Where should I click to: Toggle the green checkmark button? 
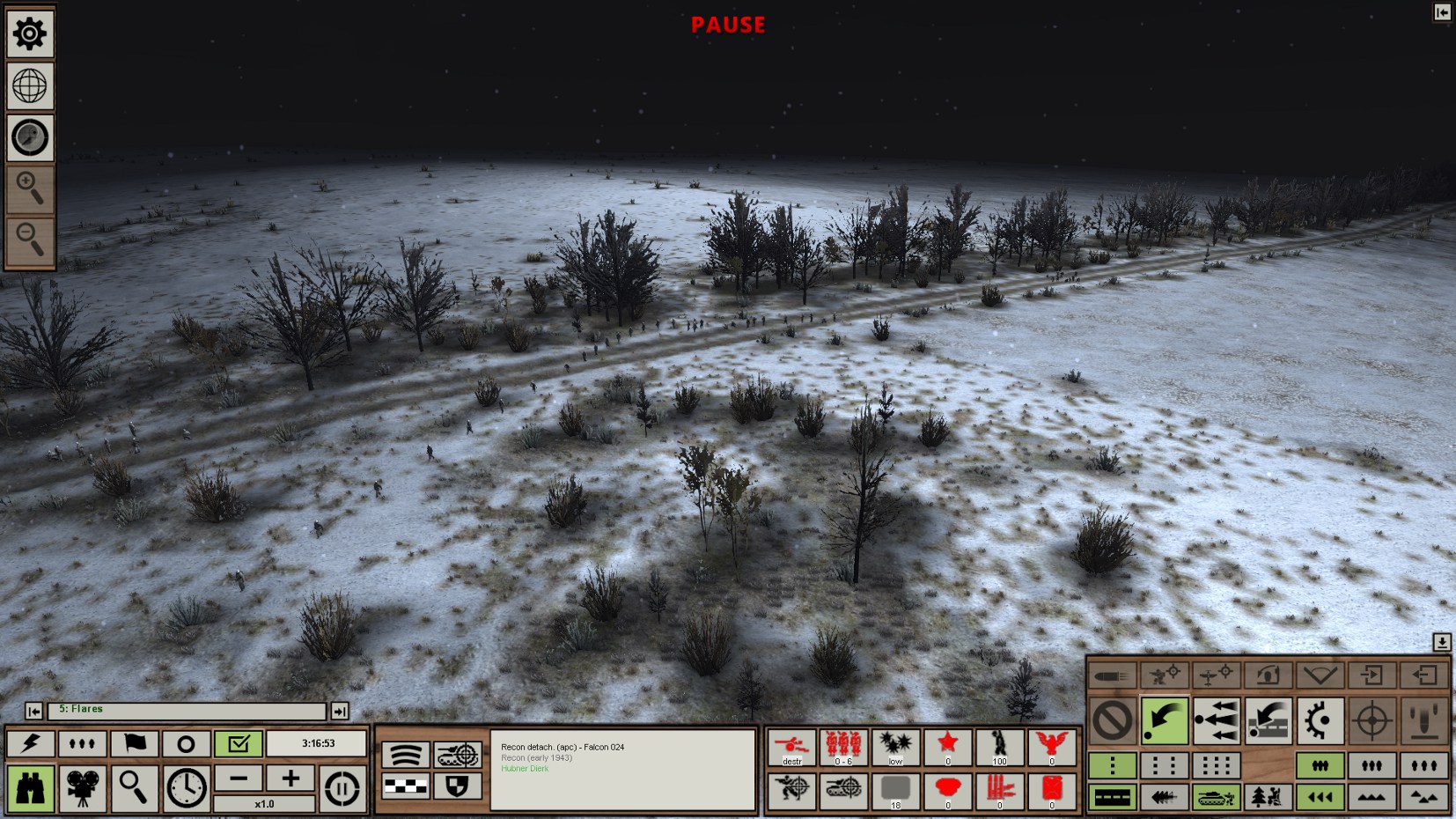(238, 743)
